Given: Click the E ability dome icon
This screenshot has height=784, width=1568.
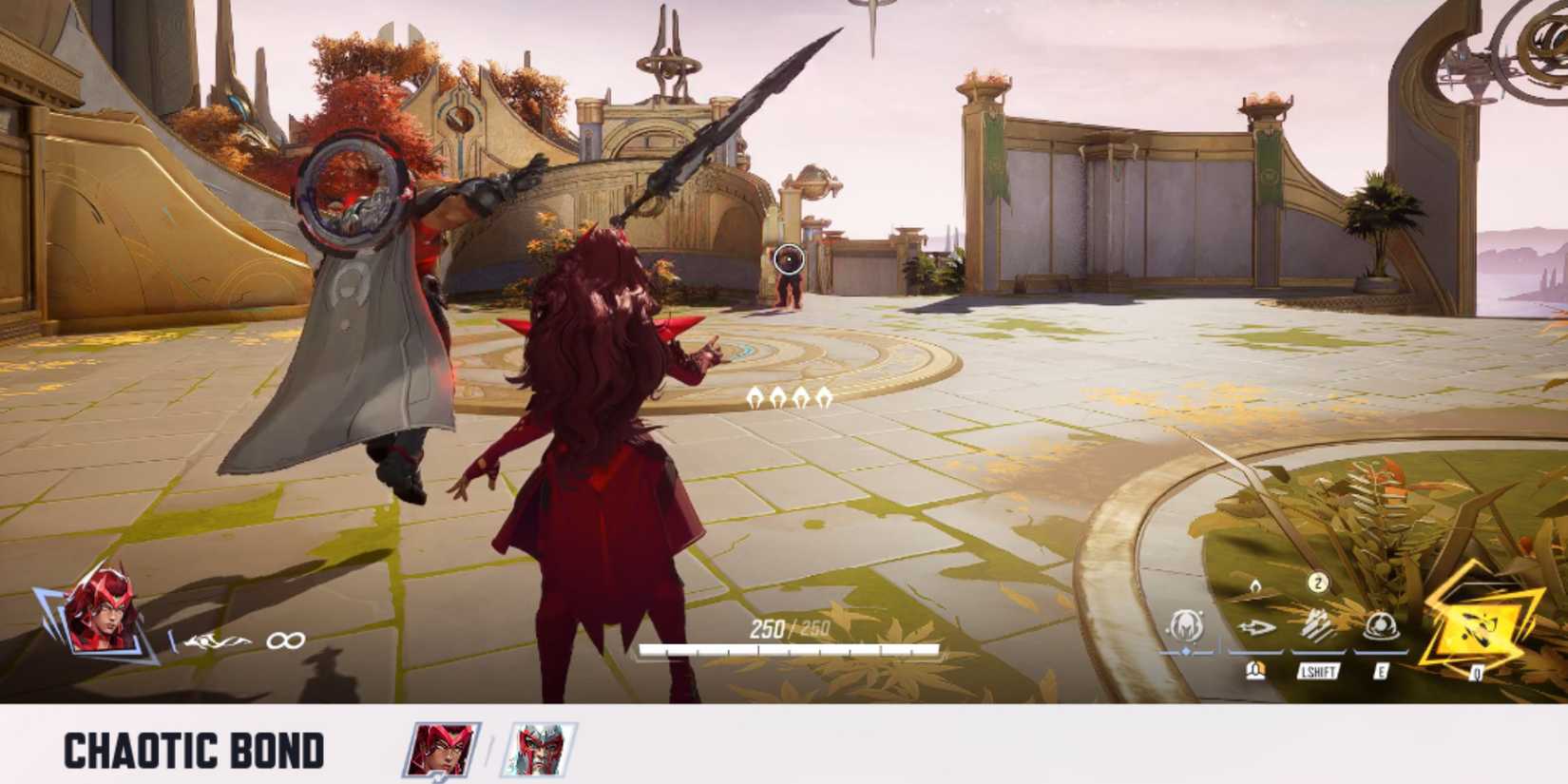Looking at the screenshot, I should tap(1381, 626).
